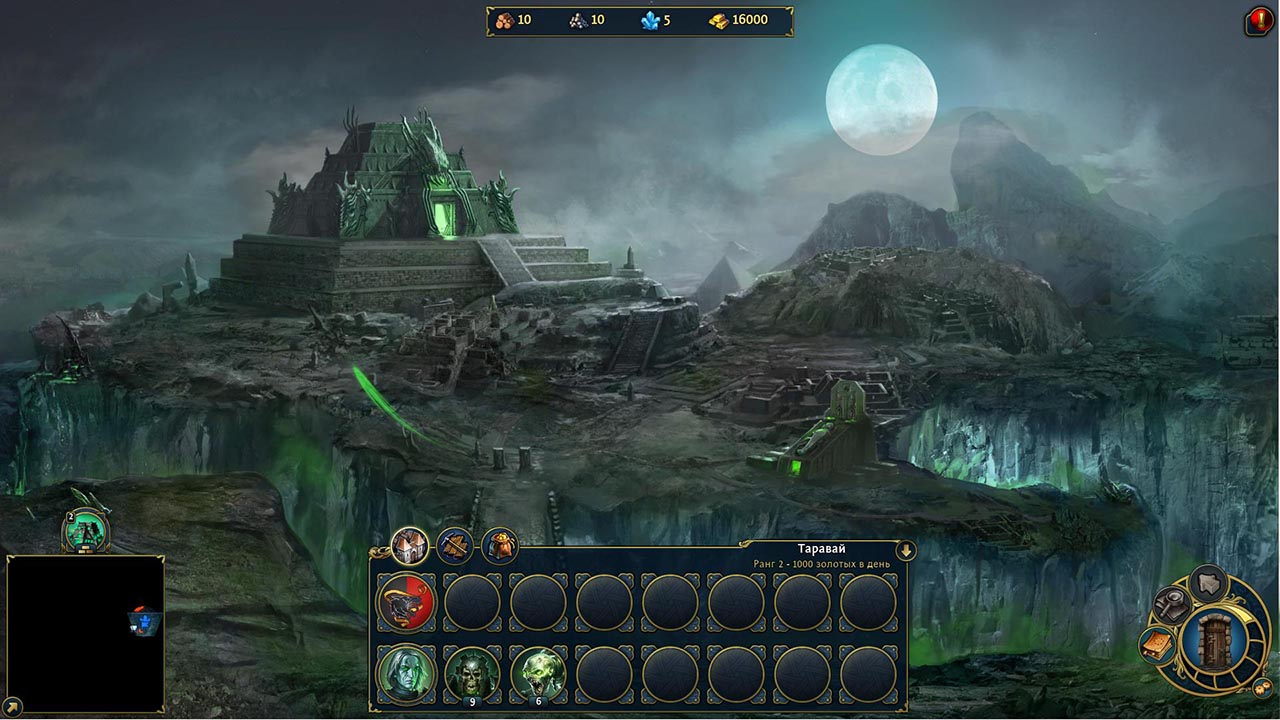Viewport: 1280px width, 720px height.
Task: Open the gold sack marketplace tab
Action: tap(500, 546)
